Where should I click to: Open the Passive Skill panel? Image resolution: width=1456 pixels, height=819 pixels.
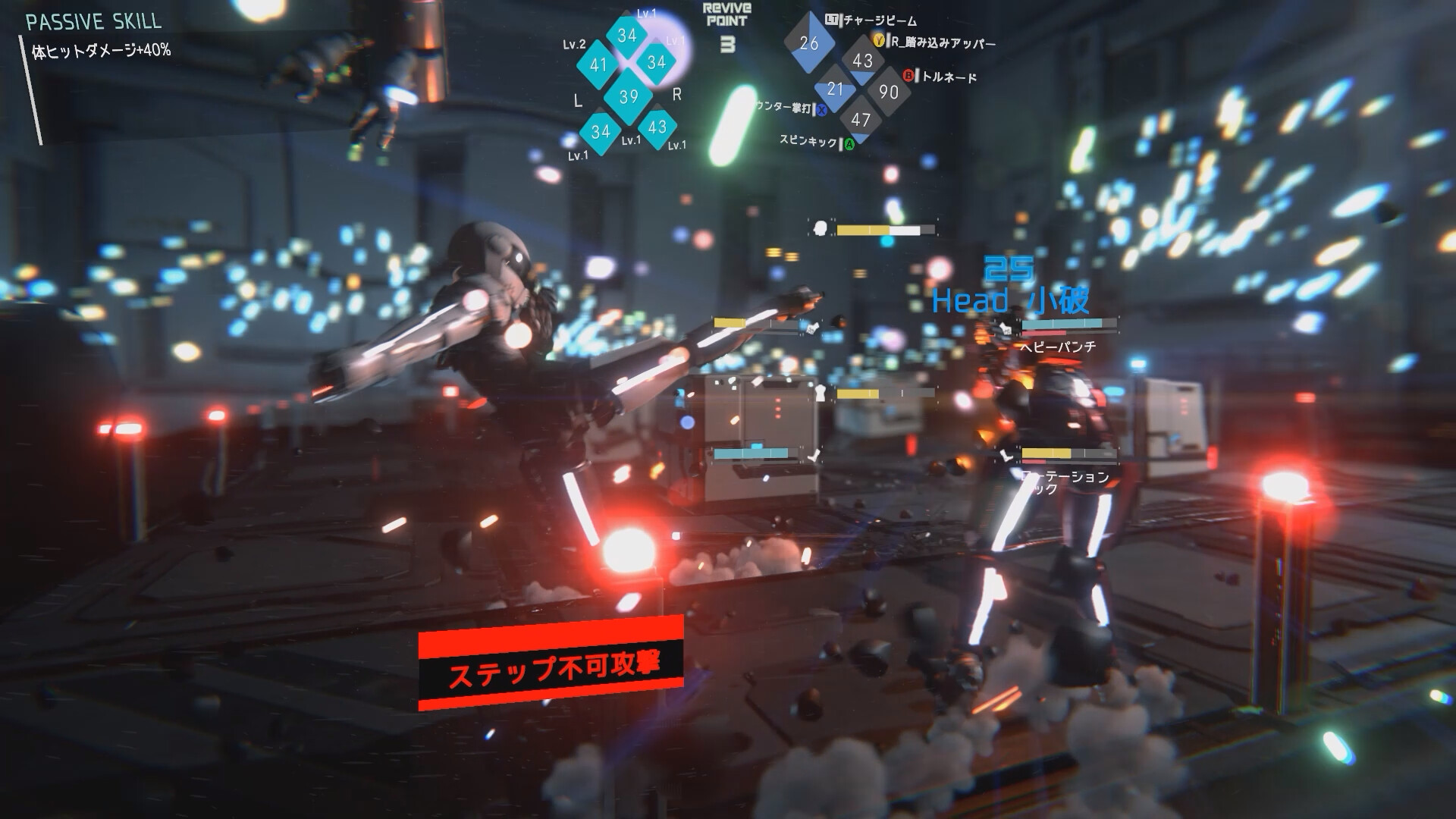tap(94, 21)
